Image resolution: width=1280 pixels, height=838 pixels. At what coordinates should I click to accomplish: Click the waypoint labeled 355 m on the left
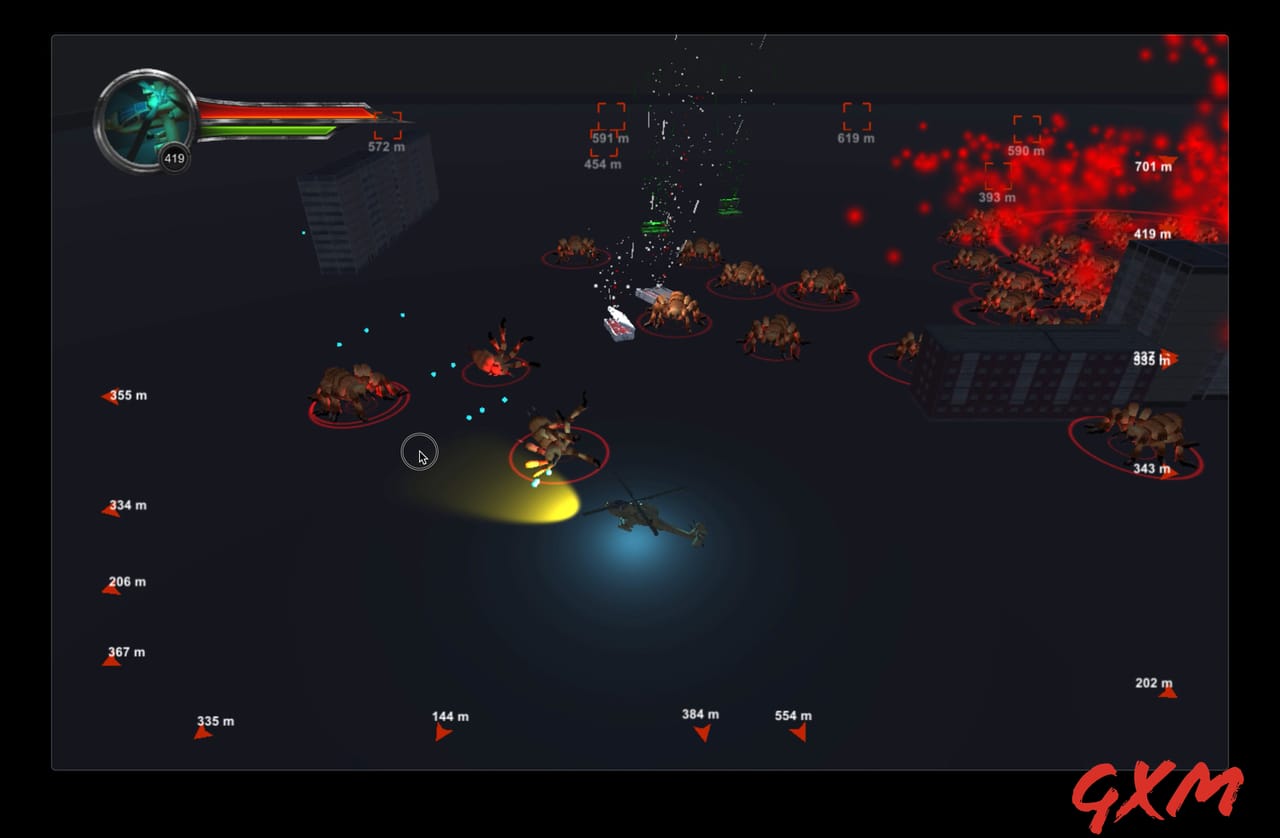[110, 397]
